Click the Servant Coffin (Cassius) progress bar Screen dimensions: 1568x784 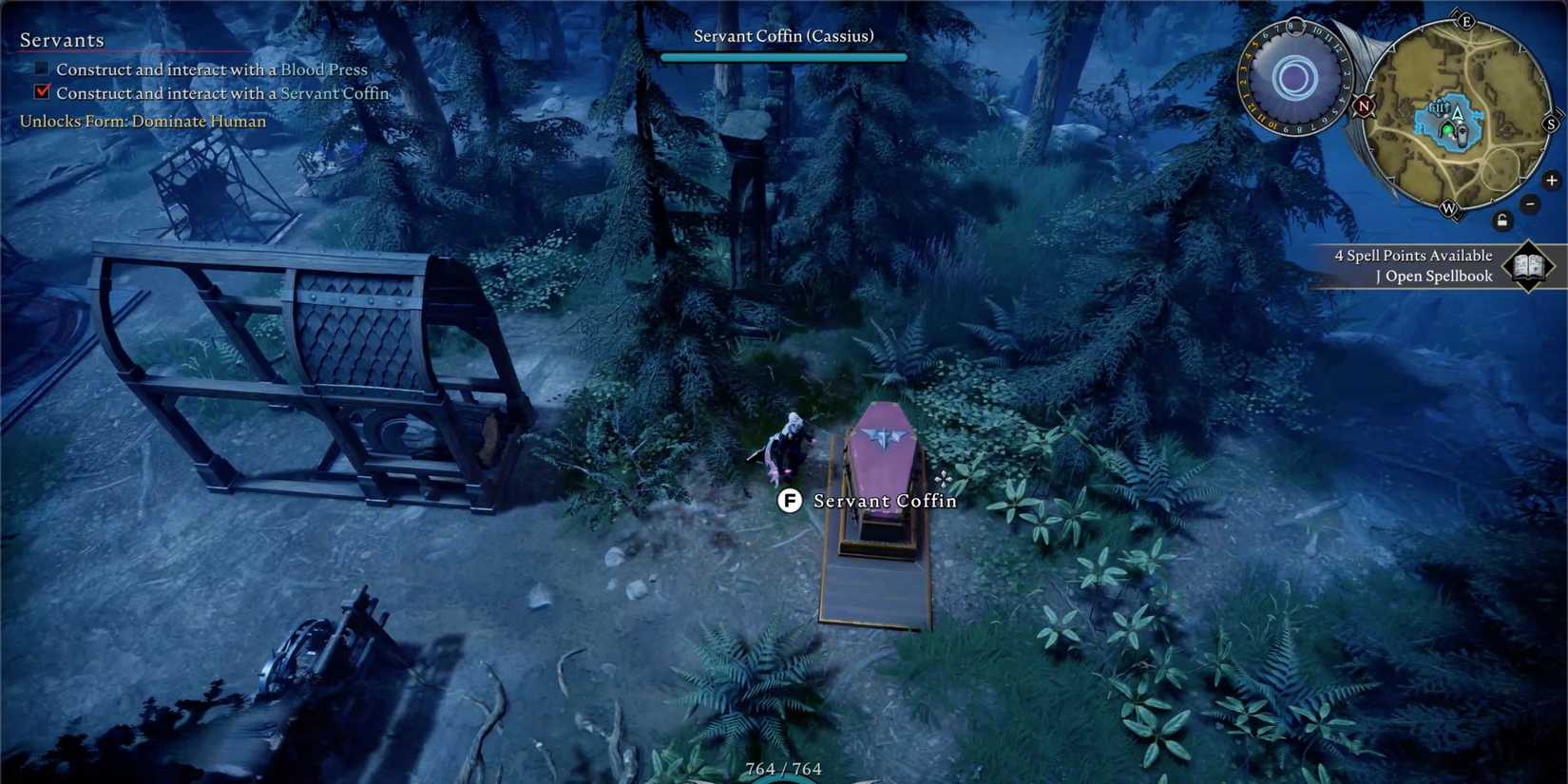(783, 56)
